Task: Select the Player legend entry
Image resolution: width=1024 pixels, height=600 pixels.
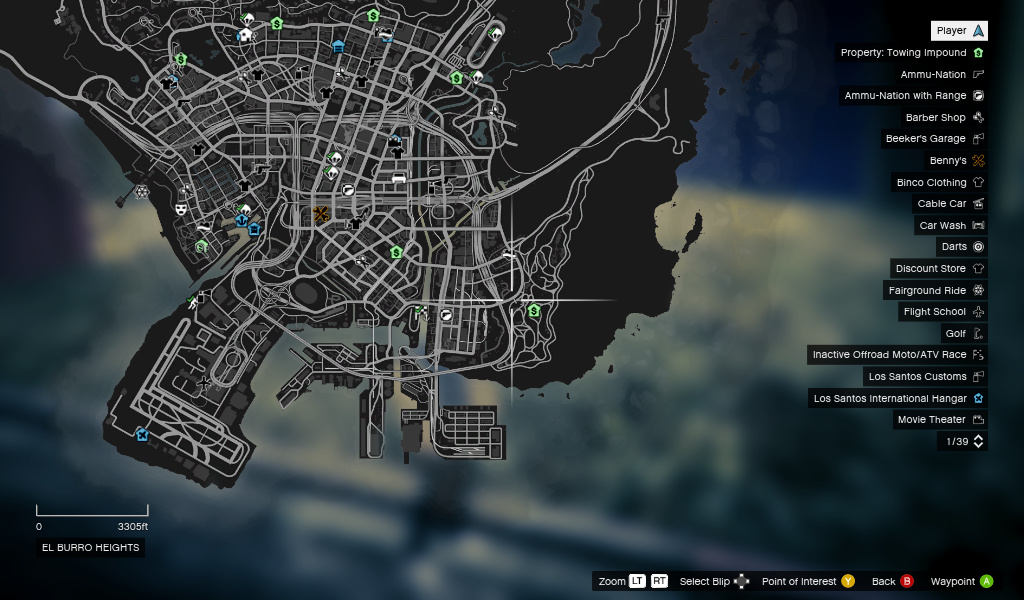Action: [959, 31]
